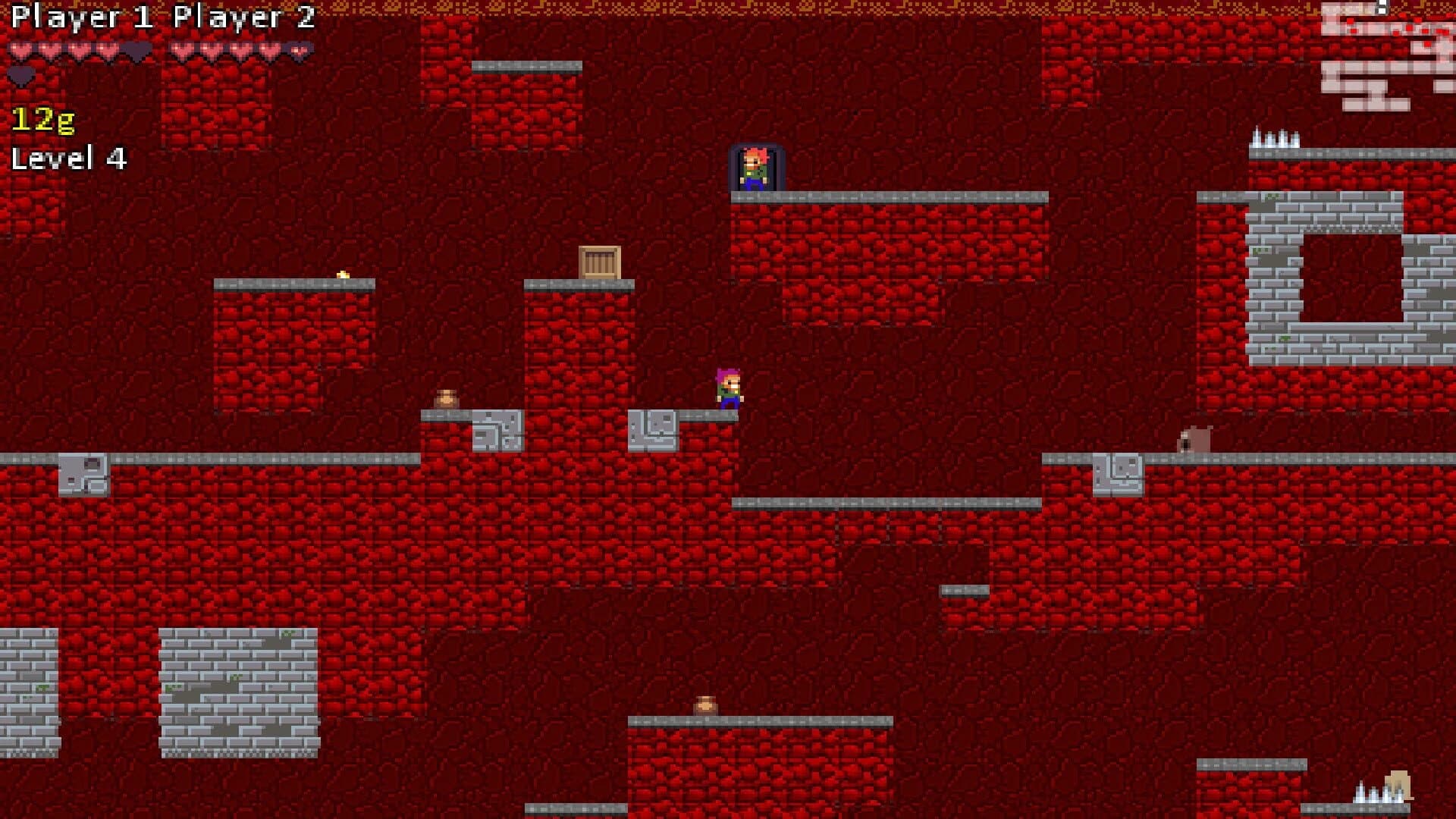Screen dimensions: 1456x819
Task: Click the white player marker on the minimap
Action: tap(1382, 8)
